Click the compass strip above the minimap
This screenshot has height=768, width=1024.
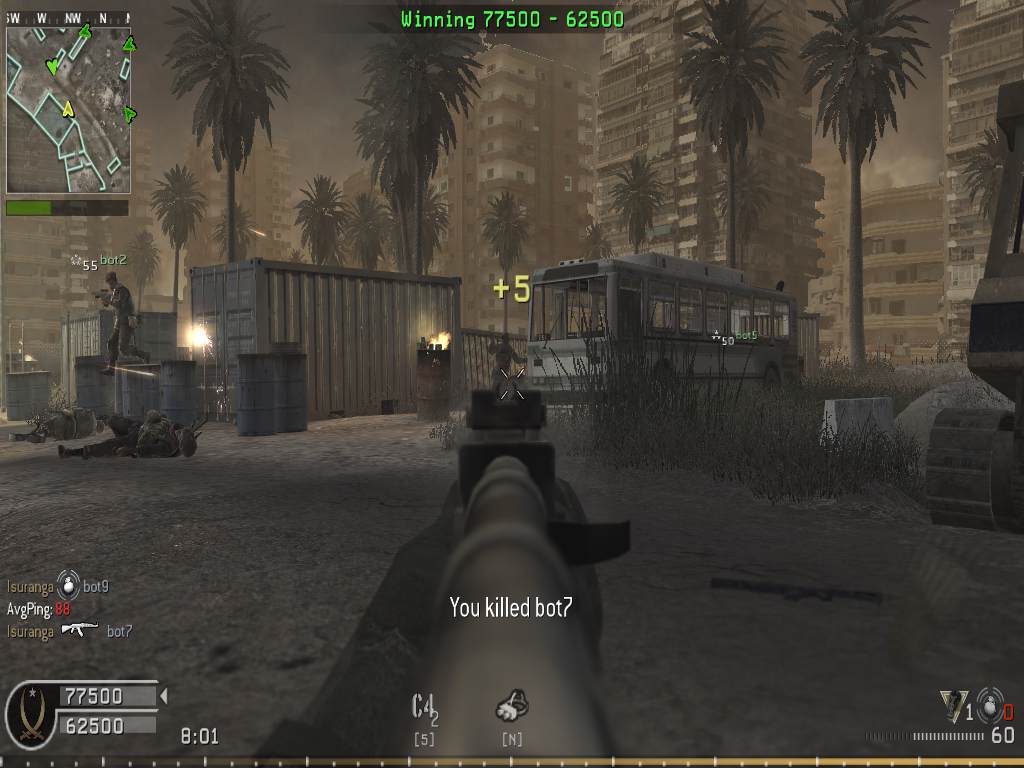(x=68, y=17)
